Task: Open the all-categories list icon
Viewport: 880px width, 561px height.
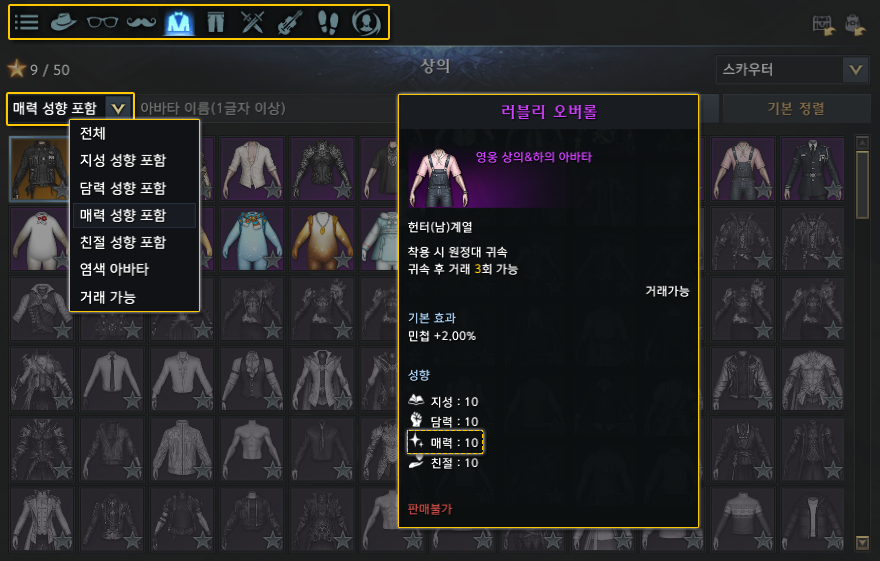Action: pyautogui.click(x=27, y=22)
